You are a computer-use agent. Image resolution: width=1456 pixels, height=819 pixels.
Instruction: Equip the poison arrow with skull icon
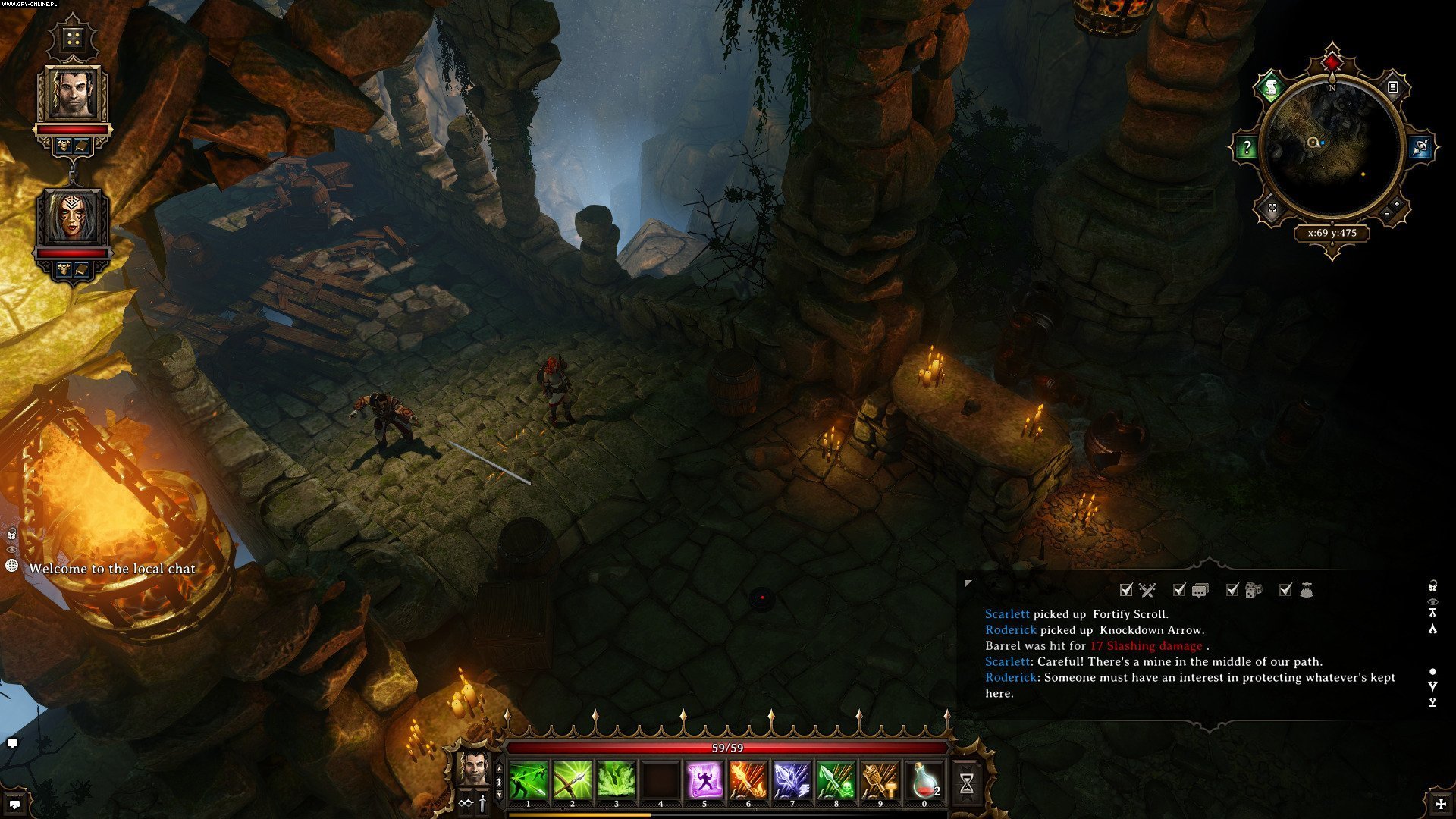836,781
